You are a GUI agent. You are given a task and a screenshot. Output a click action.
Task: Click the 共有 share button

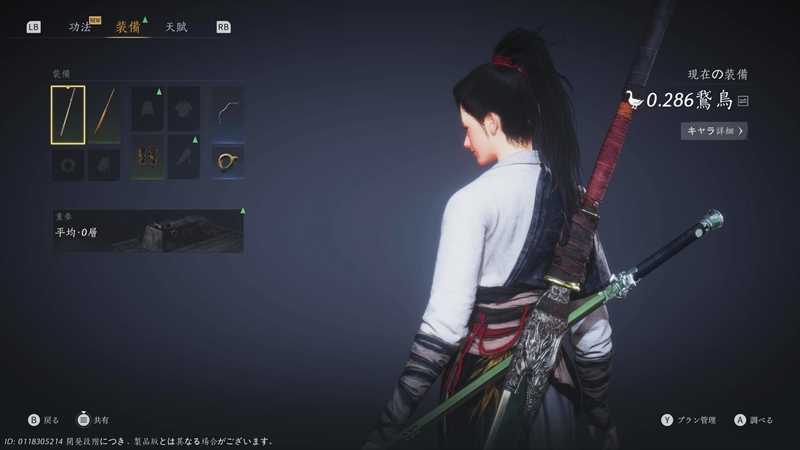click(x=92, y=420)
